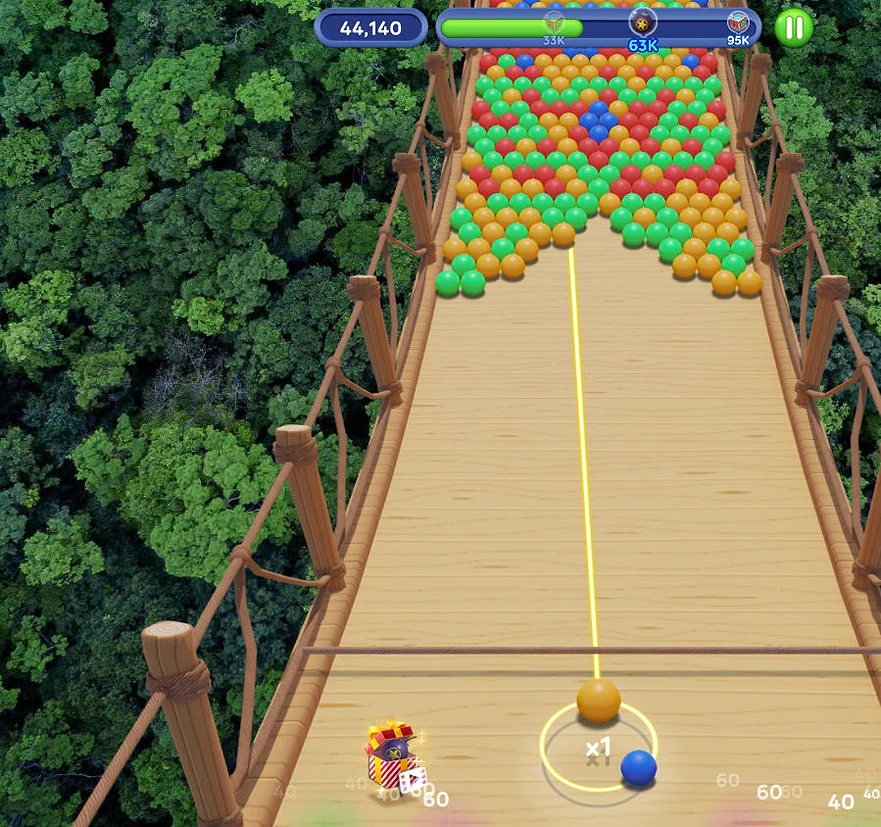This screenshot has height=827, width=881.
Task: Pause the game with the green button
Action: 793,27
